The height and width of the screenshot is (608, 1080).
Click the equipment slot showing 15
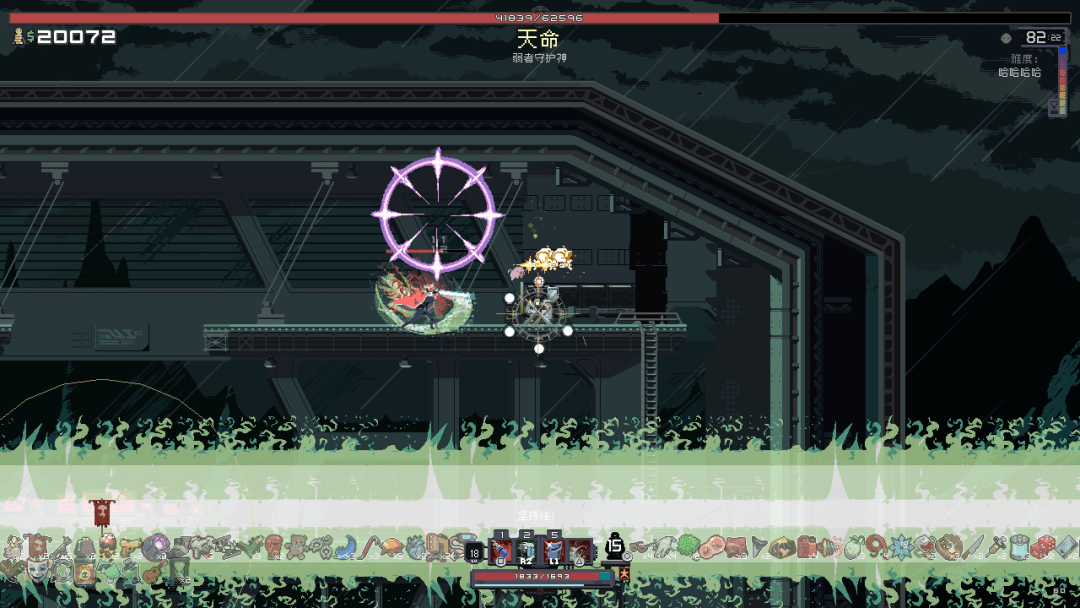point(615,548)
